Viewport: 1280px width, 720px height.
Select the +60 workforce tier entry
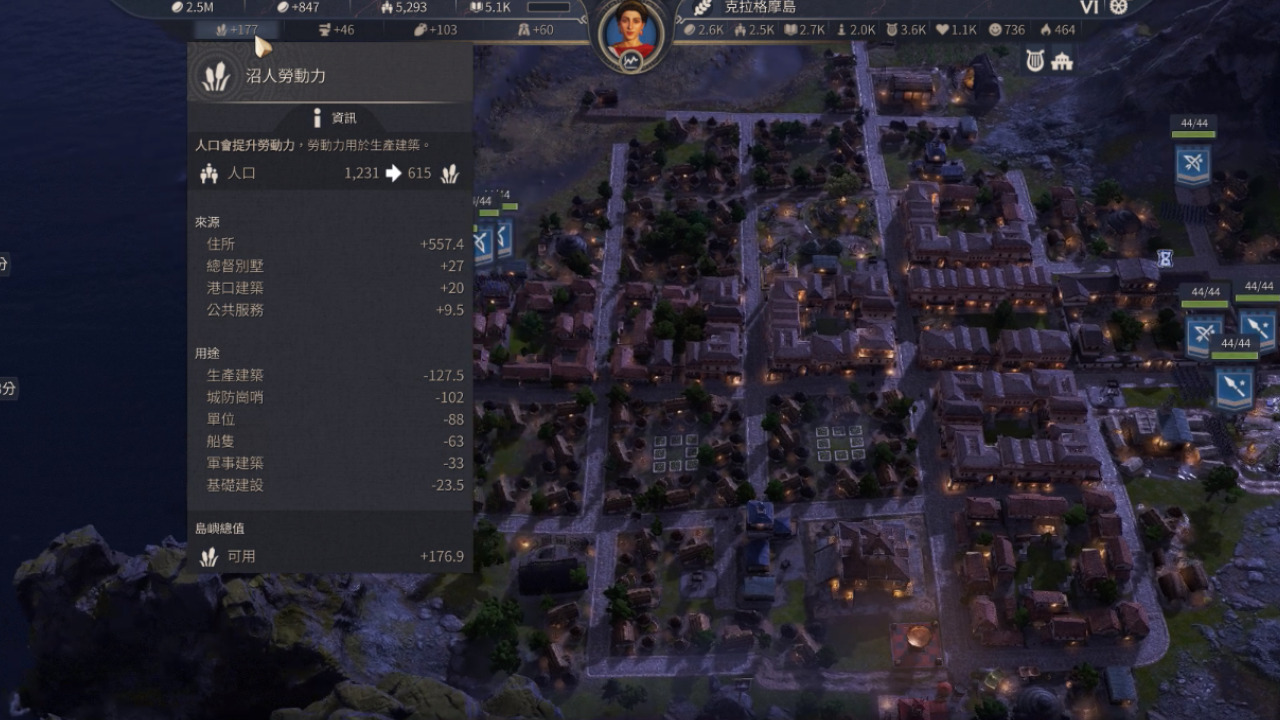point(535,30)
